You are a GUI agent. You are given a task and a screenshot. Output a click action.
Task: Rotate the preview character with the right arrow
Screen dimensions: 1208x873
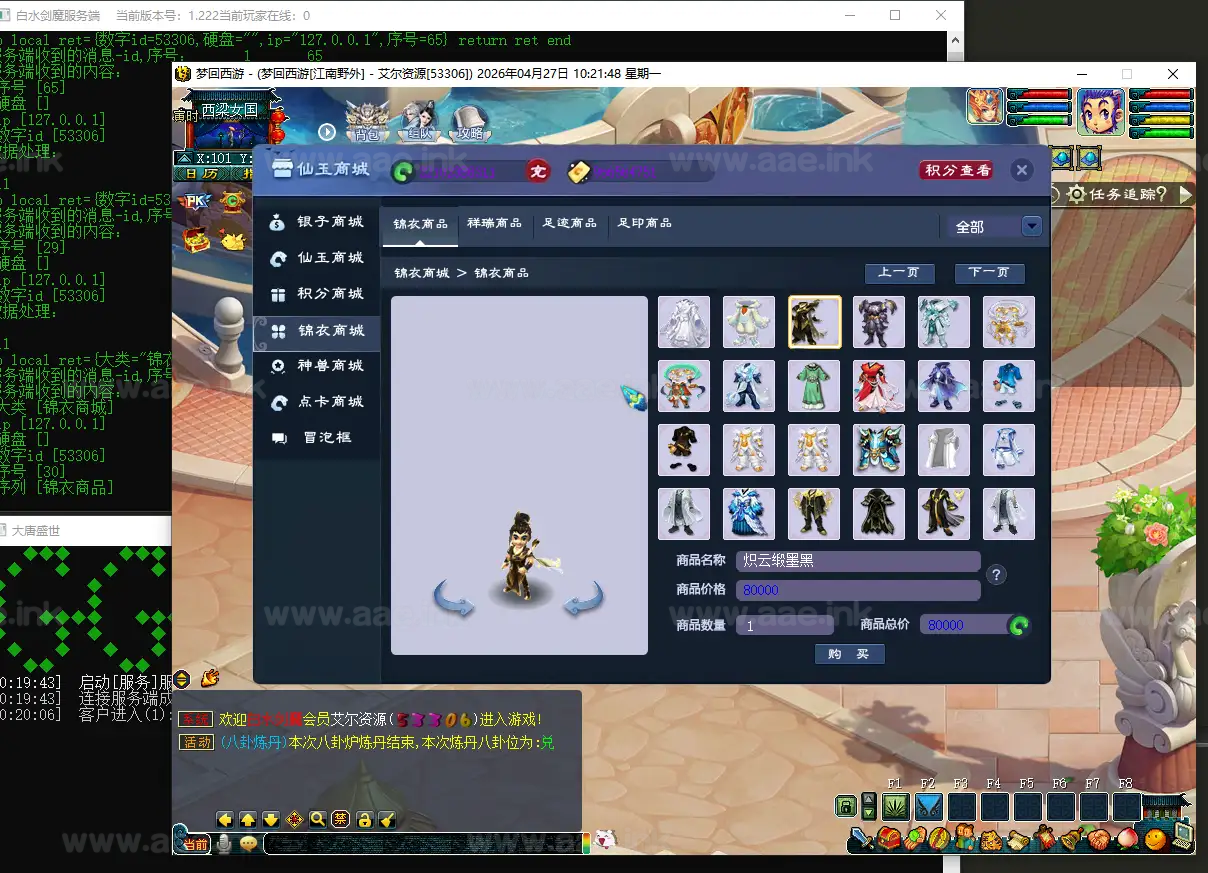click(583, 600)
